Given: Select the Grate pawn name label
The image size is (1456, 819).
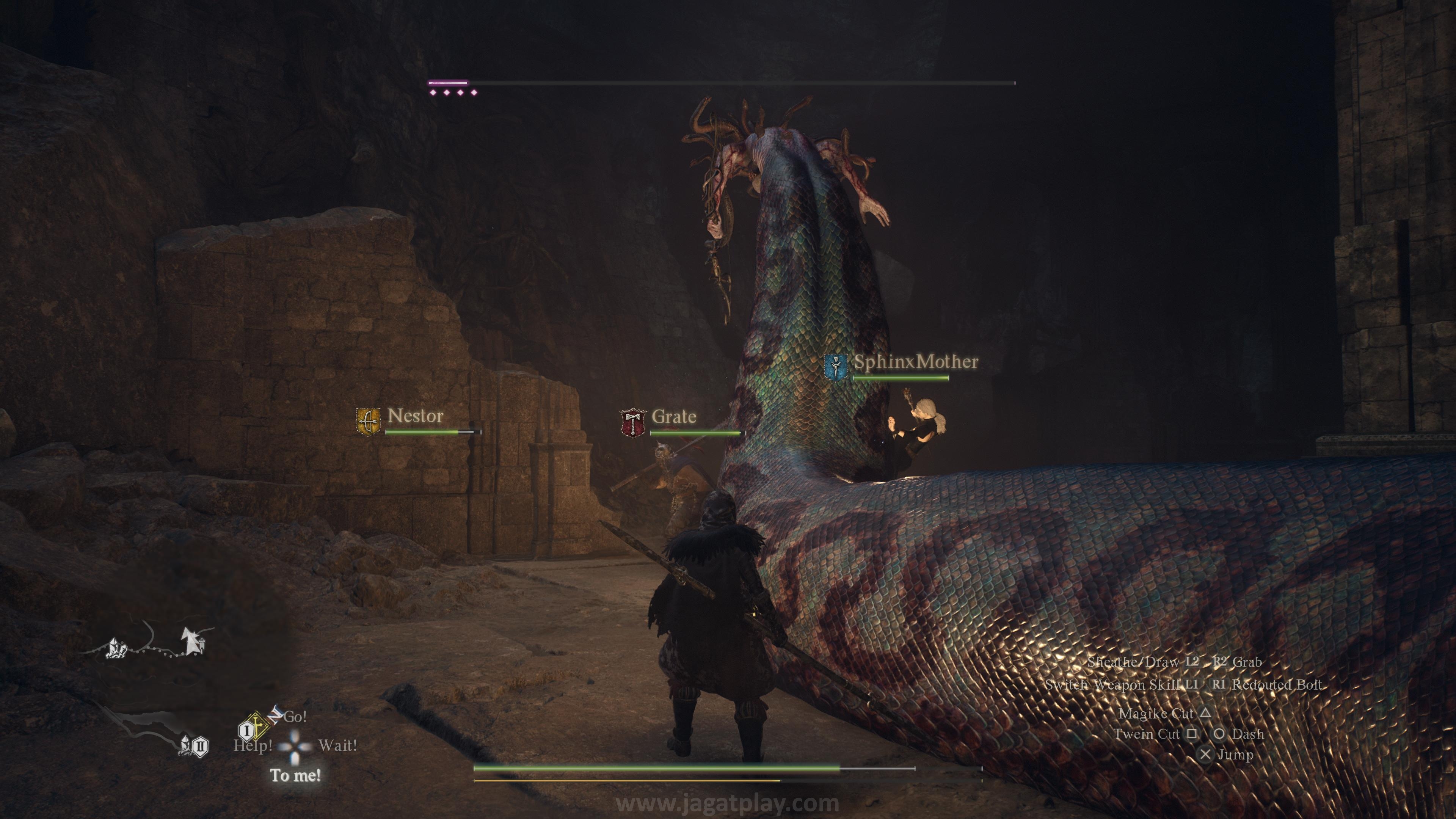Looking at the screenshot, I should [674, 417].
